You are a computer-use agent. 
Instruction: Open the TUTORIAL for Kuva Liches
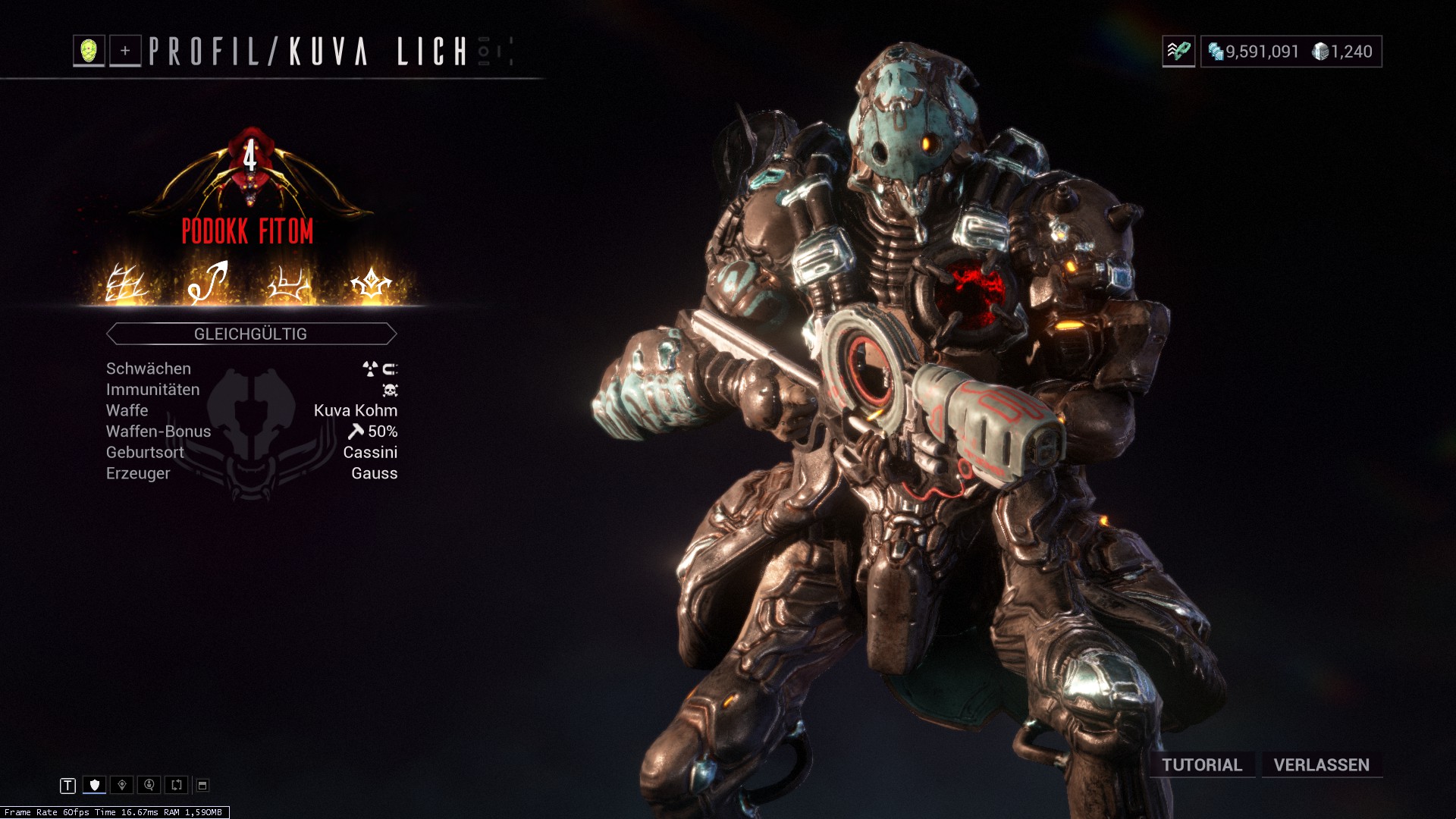pyautogui.click(x=1202, y=764)
